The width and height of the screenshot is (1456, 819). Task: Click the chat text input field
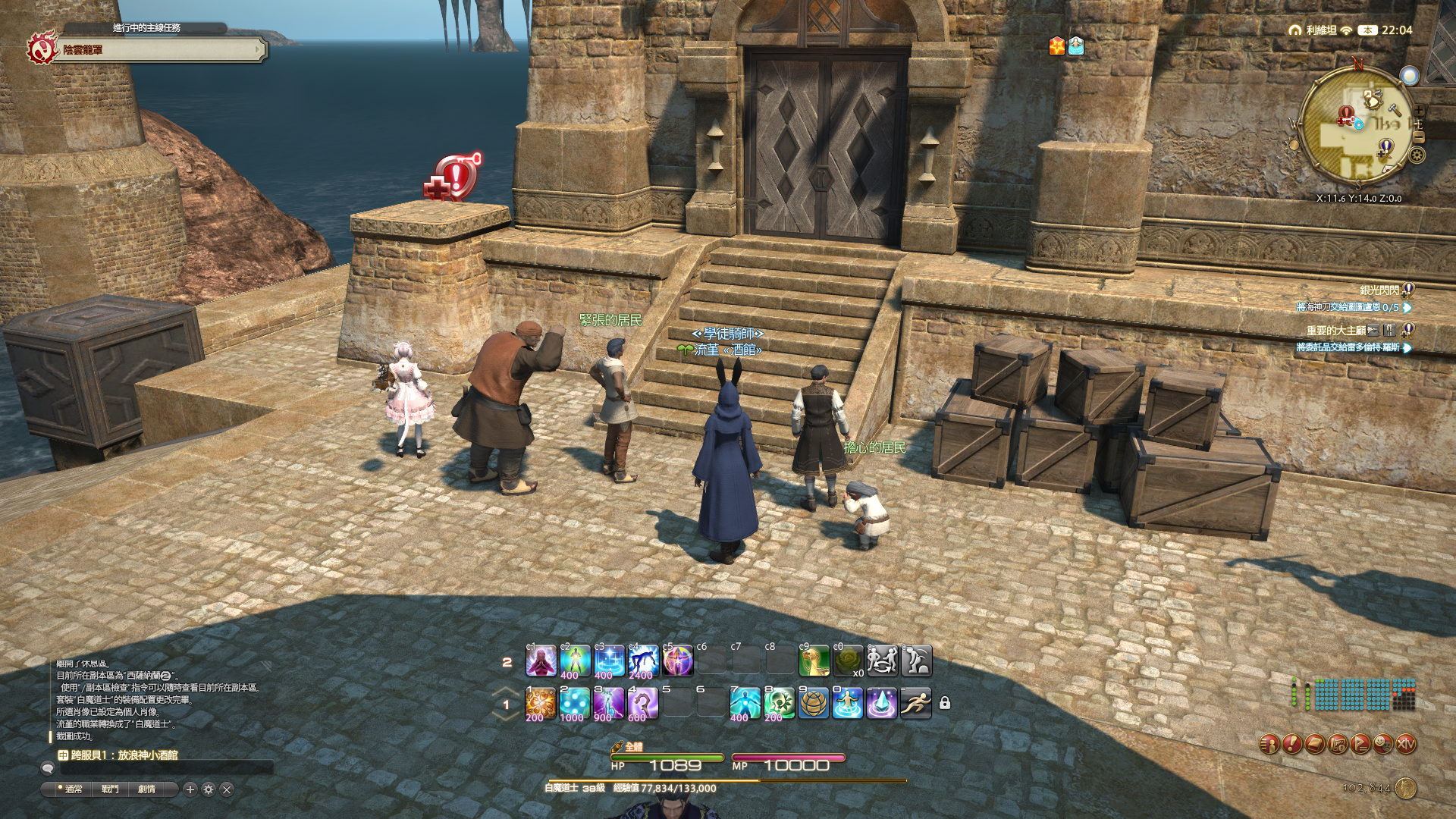click(167, 769)
